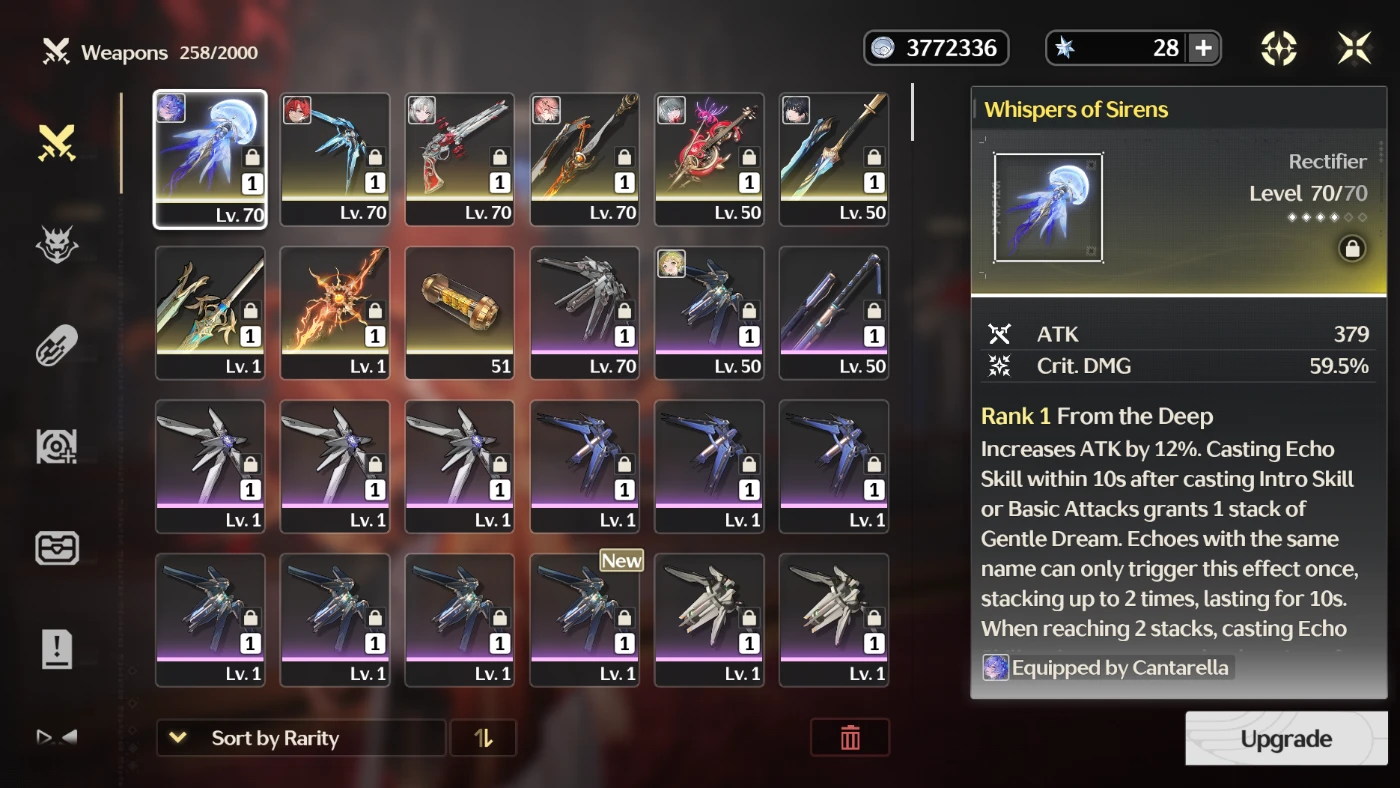Select the red guitar-like weapon at Lv. 50
1400x788 pixels.
tap(709, 159)
